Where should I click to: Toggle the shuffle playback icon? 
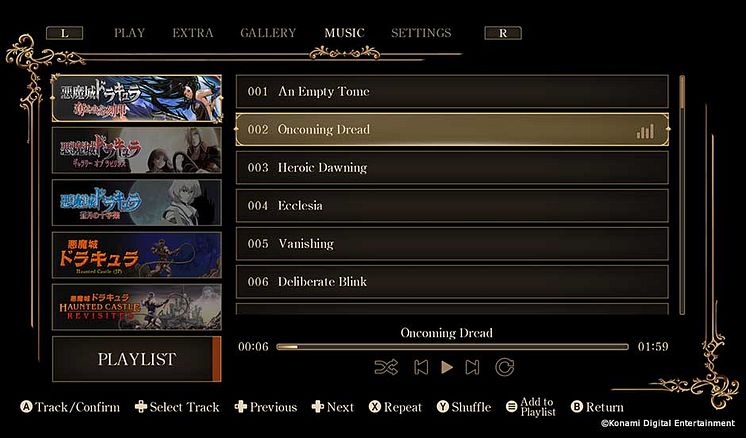tap(386, 367)
